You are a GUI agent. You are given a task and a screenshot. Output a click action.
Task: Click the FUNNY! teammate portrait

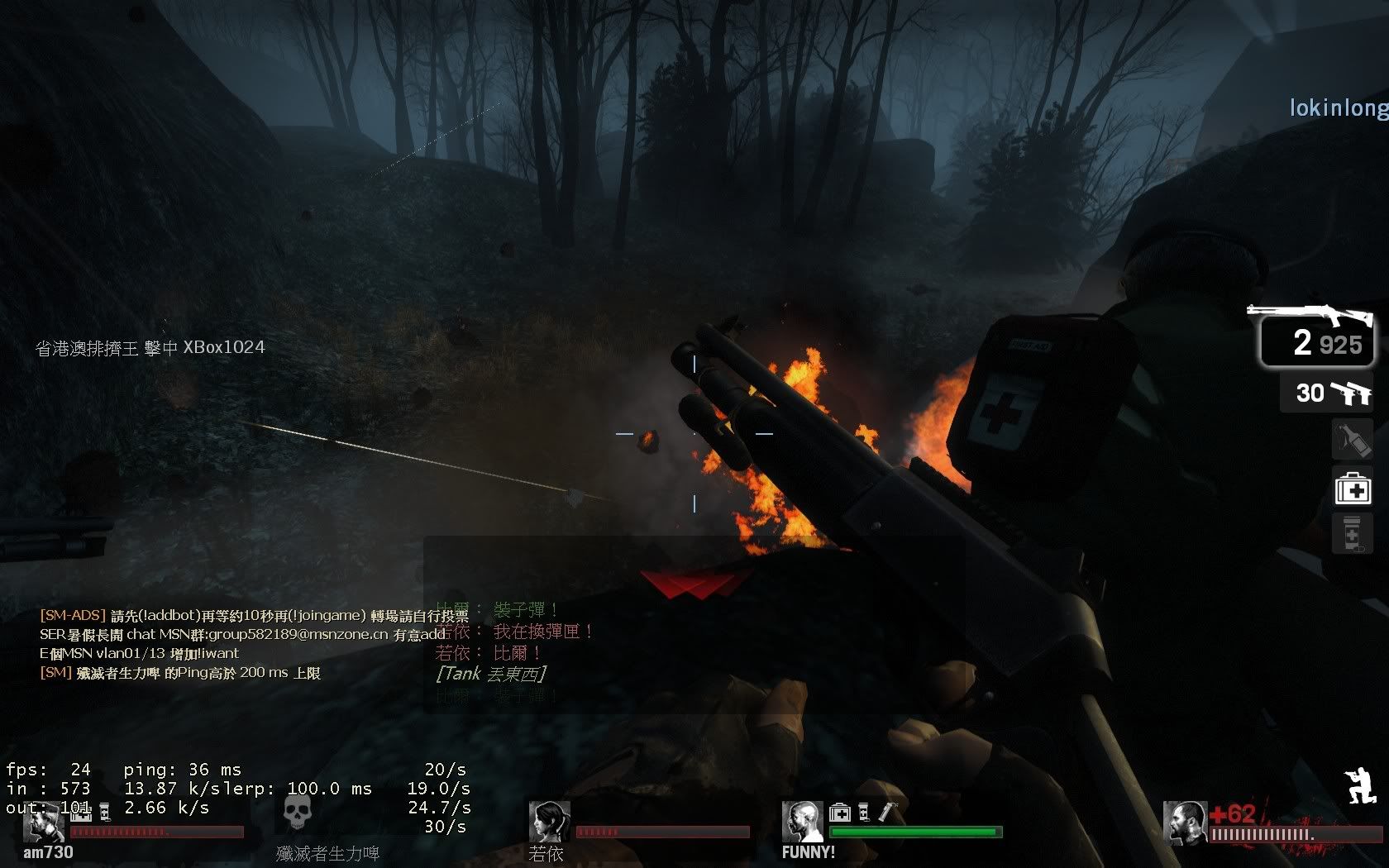[x=802, y=822]
